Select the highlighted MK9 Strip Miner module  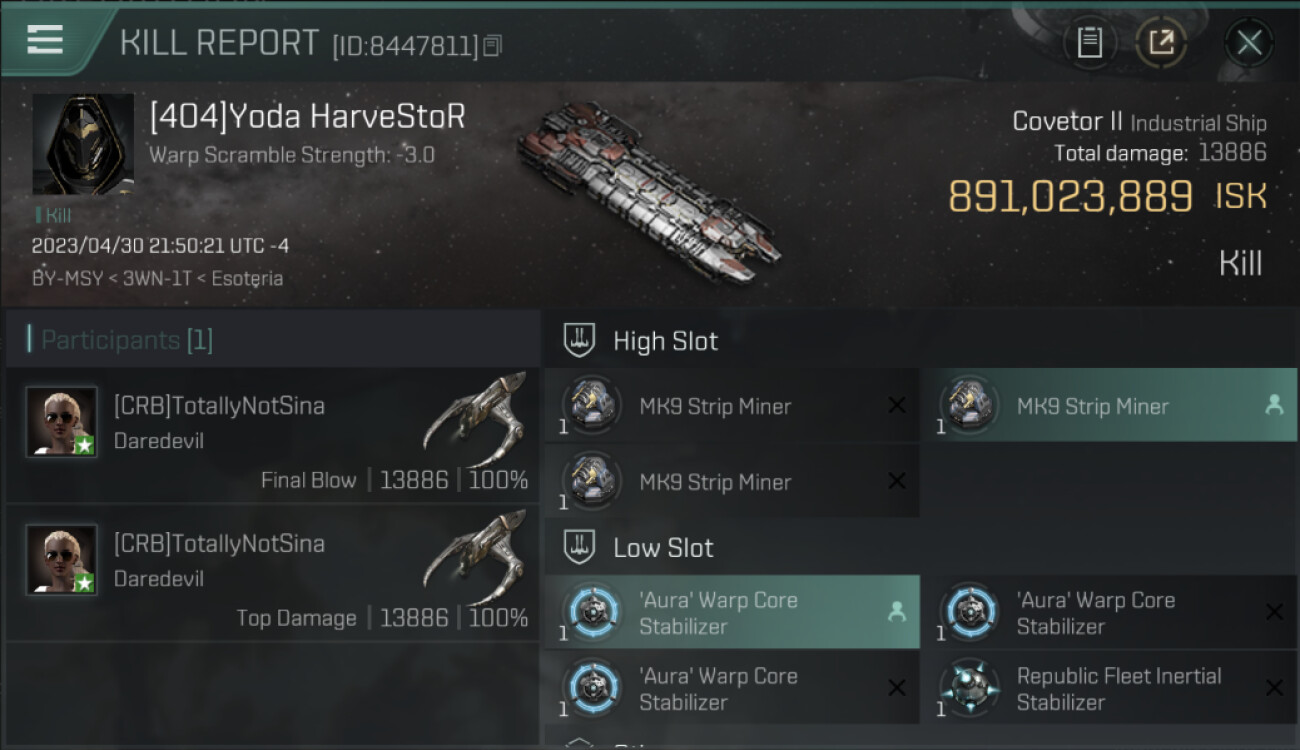point(1108,406)
